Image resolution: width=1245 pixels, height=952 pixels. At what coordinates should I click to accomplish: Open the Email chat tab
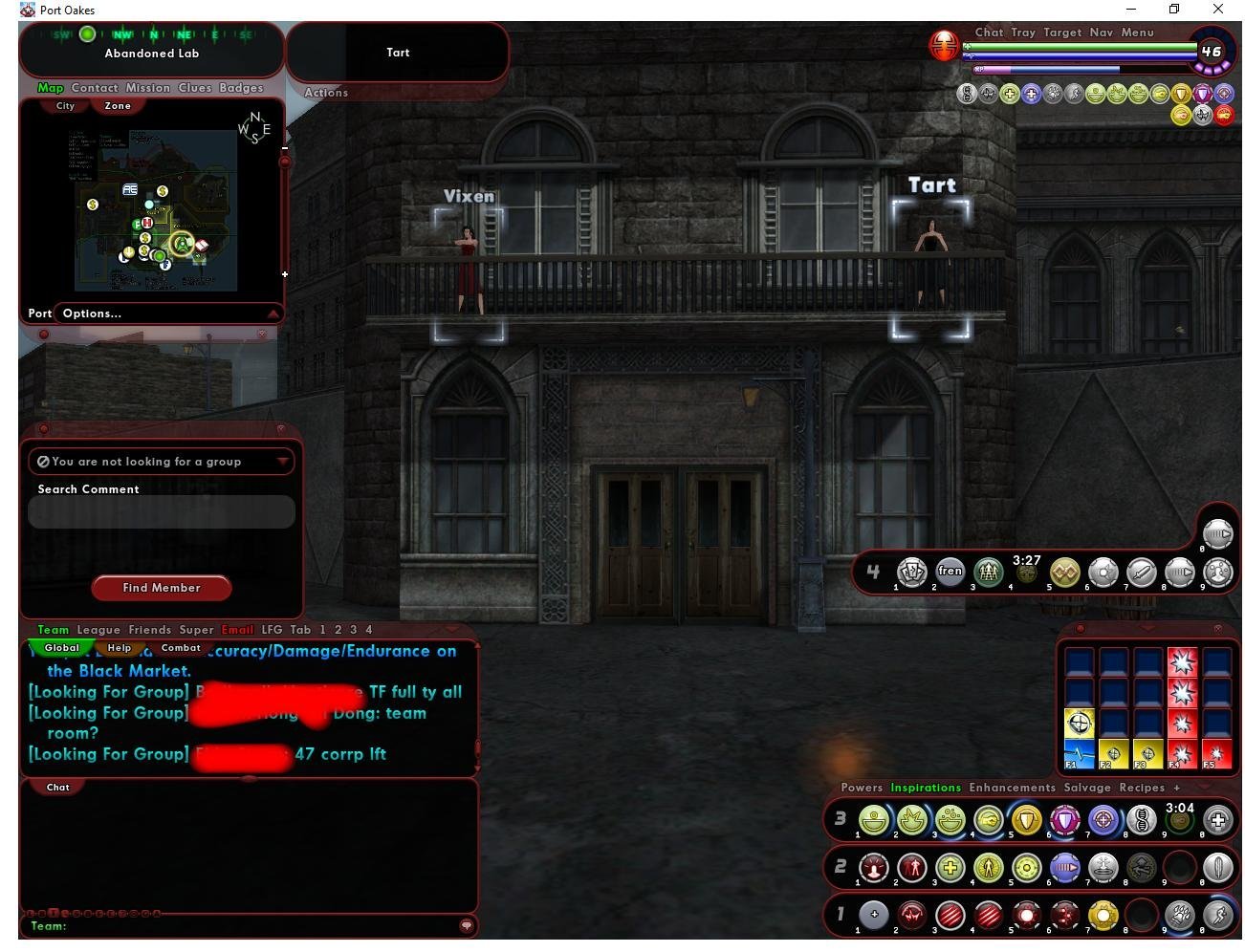pos(237,630)
